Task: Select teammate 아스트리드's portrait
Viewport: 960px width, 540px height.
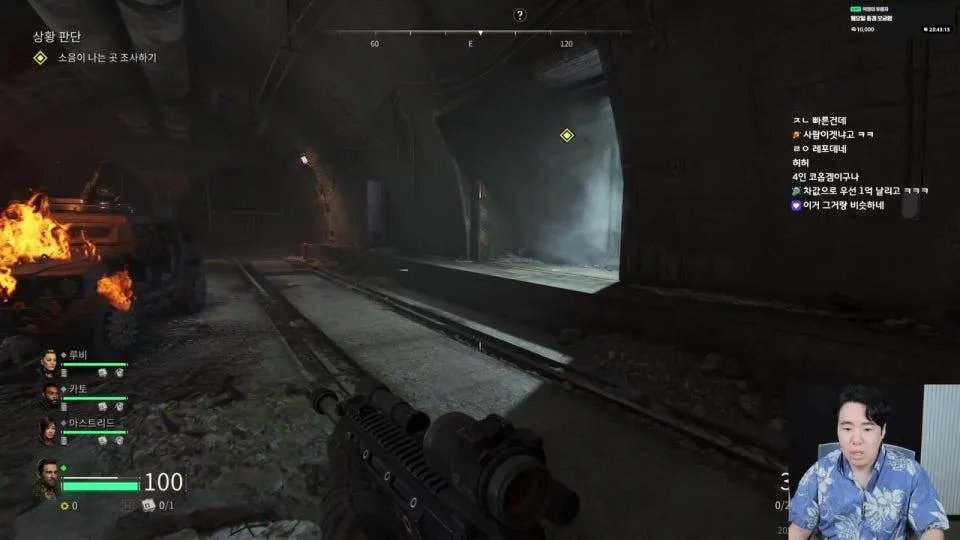Action: pyautogui.click(x=49, y=431)
